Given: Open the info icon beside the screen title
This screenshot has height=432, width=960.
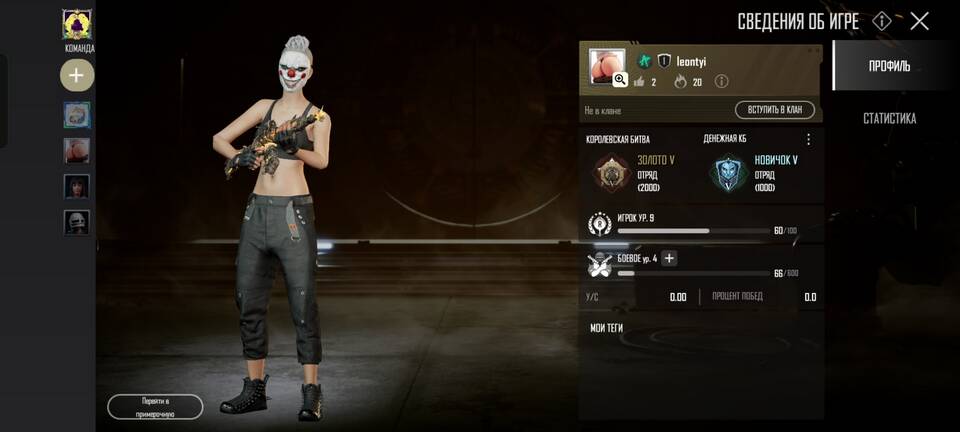Looking at the screenshot, I should tap(882, 21).
